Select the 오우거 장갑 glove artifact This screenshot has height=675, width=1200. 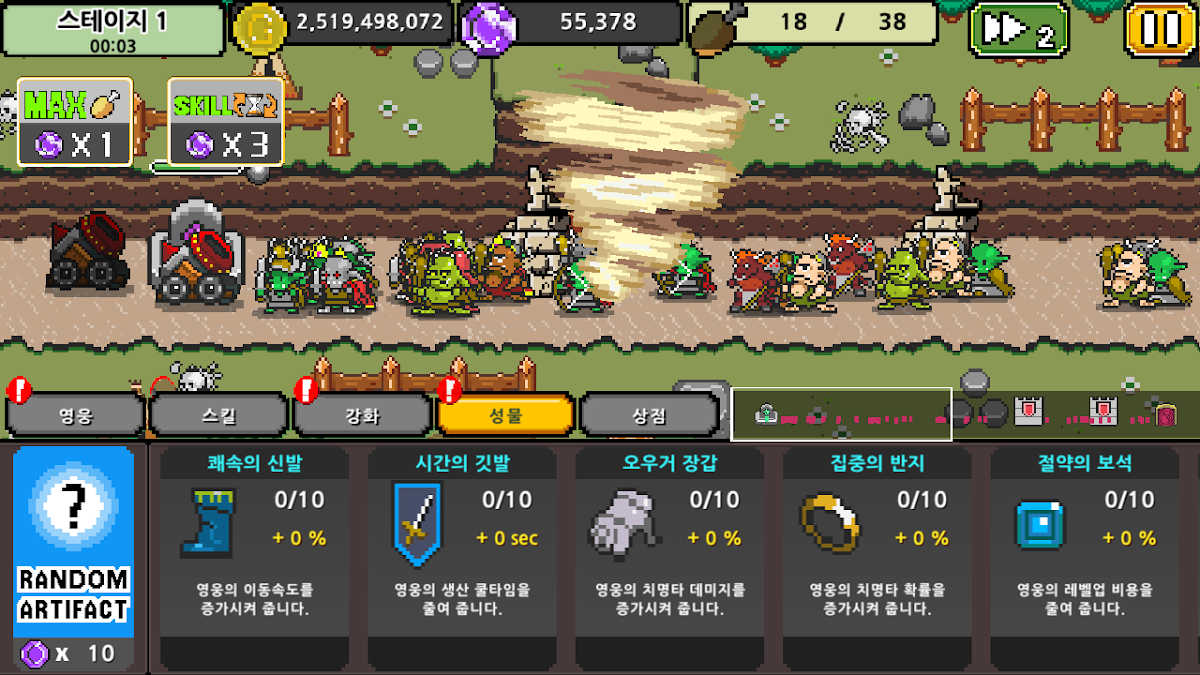click(669, 556)
